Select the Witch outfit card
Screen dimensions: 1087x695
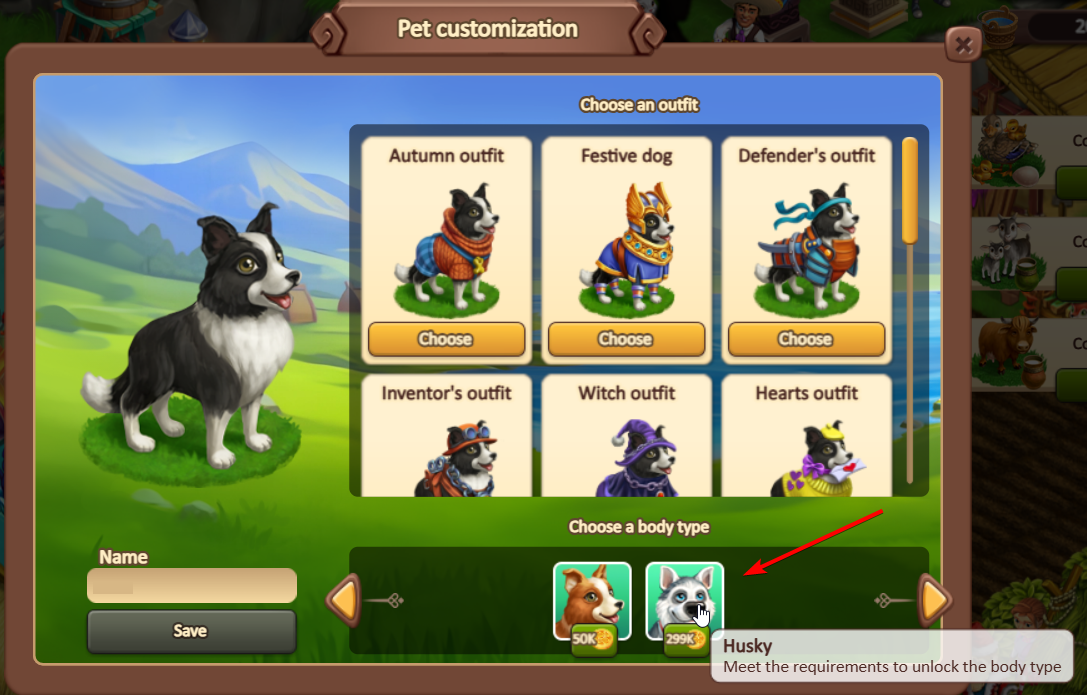click(626, 440)
